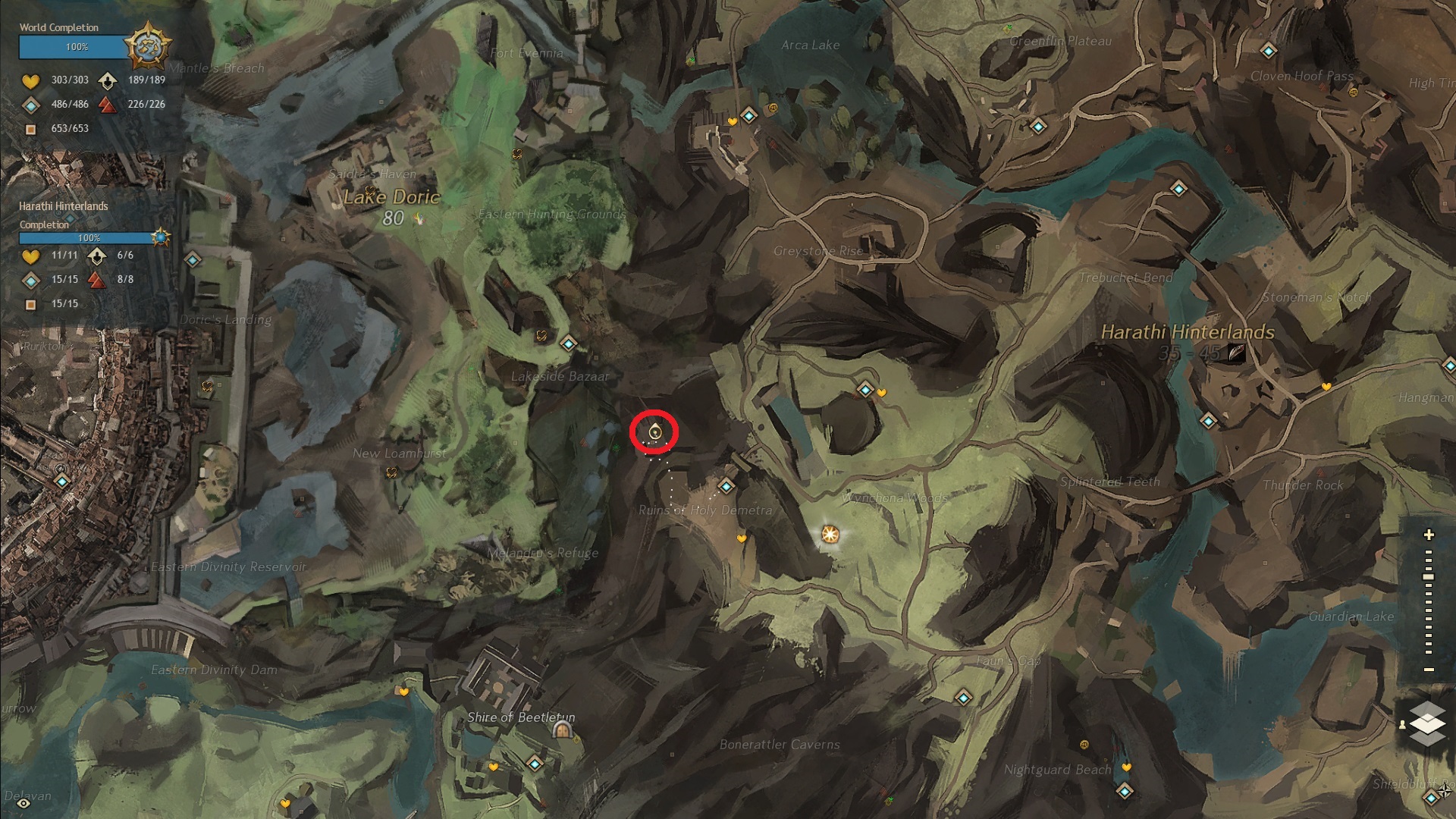
Task: Select the waypoint above Trebuchet Bend
Action: click(1178, 189)
